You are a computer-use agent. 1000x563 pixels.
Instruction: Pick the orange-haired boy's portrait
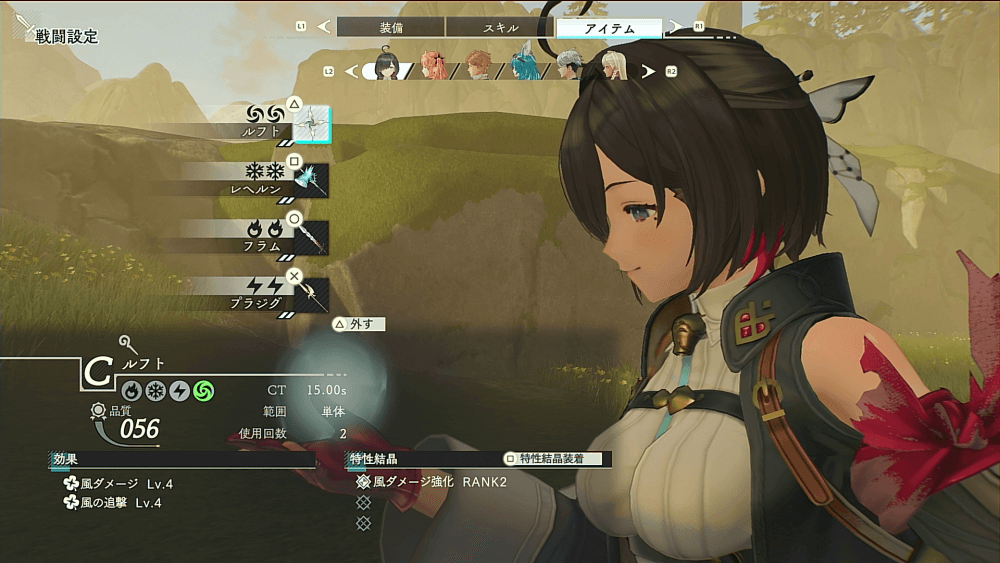pyautogui.click(x=479, y=66)
